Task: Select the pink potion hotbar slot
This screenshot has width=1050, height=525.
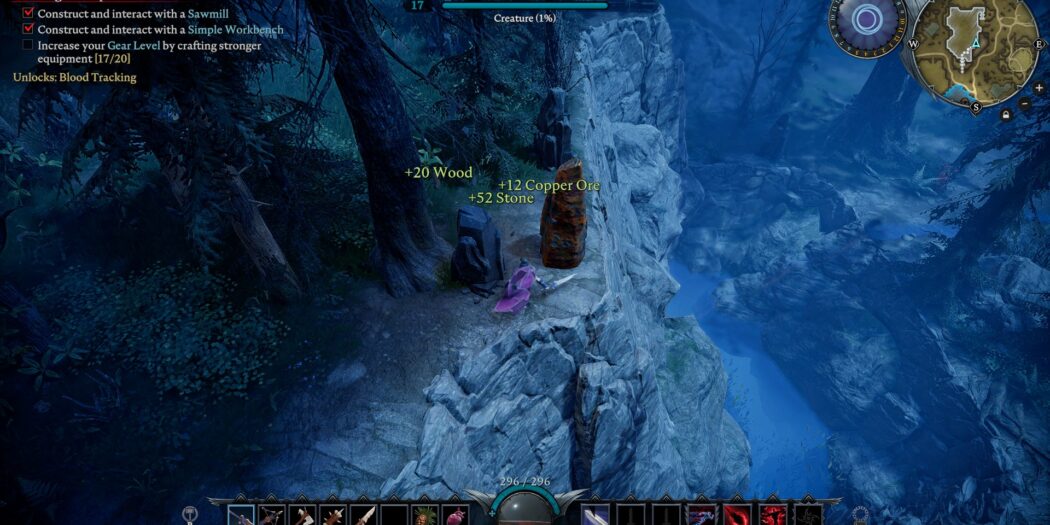Action: pos(456,516)
